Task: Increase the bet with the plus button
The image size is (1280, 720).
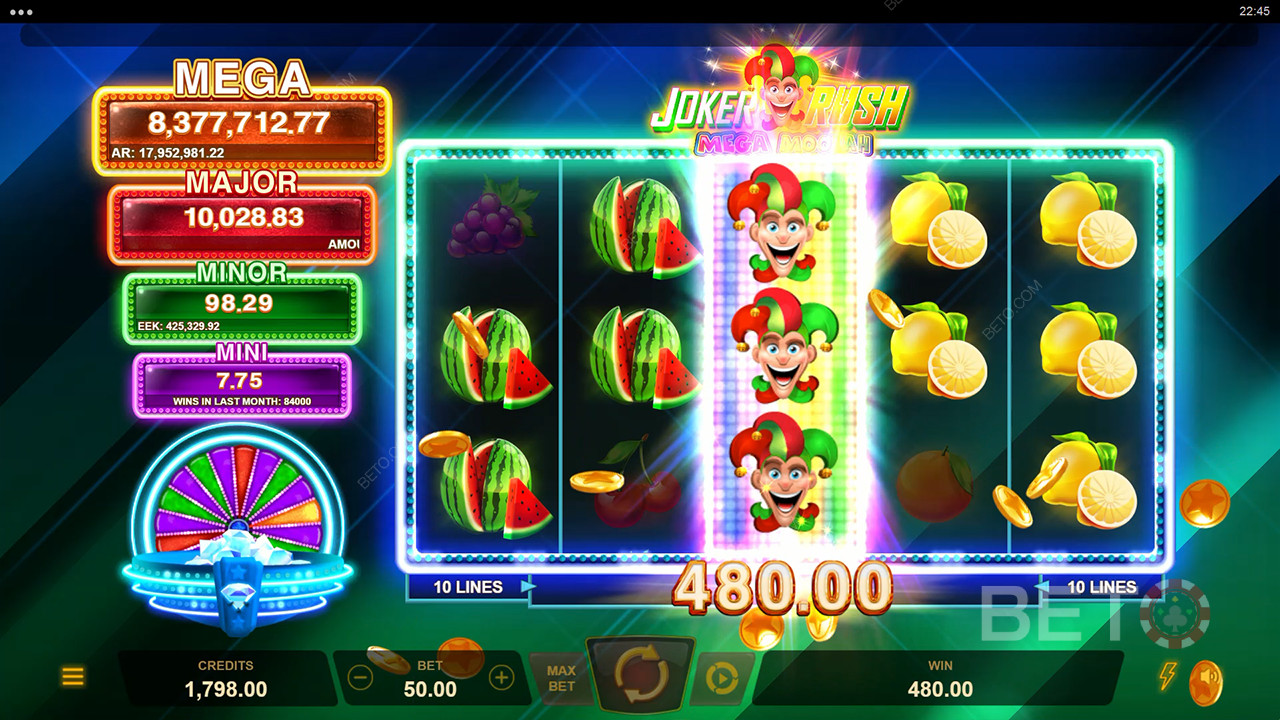Action: 501,678
